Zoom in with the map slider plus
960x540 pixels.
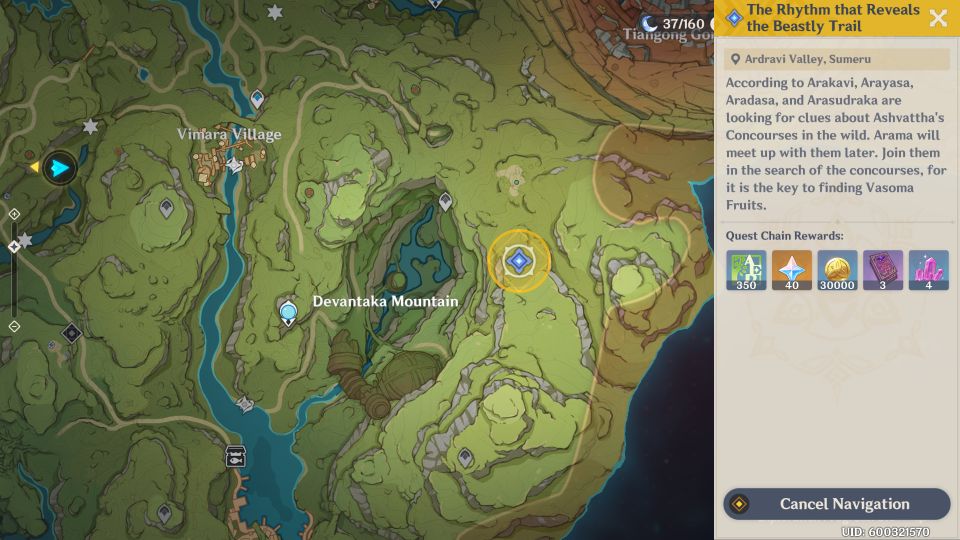(x=14, y=214)
